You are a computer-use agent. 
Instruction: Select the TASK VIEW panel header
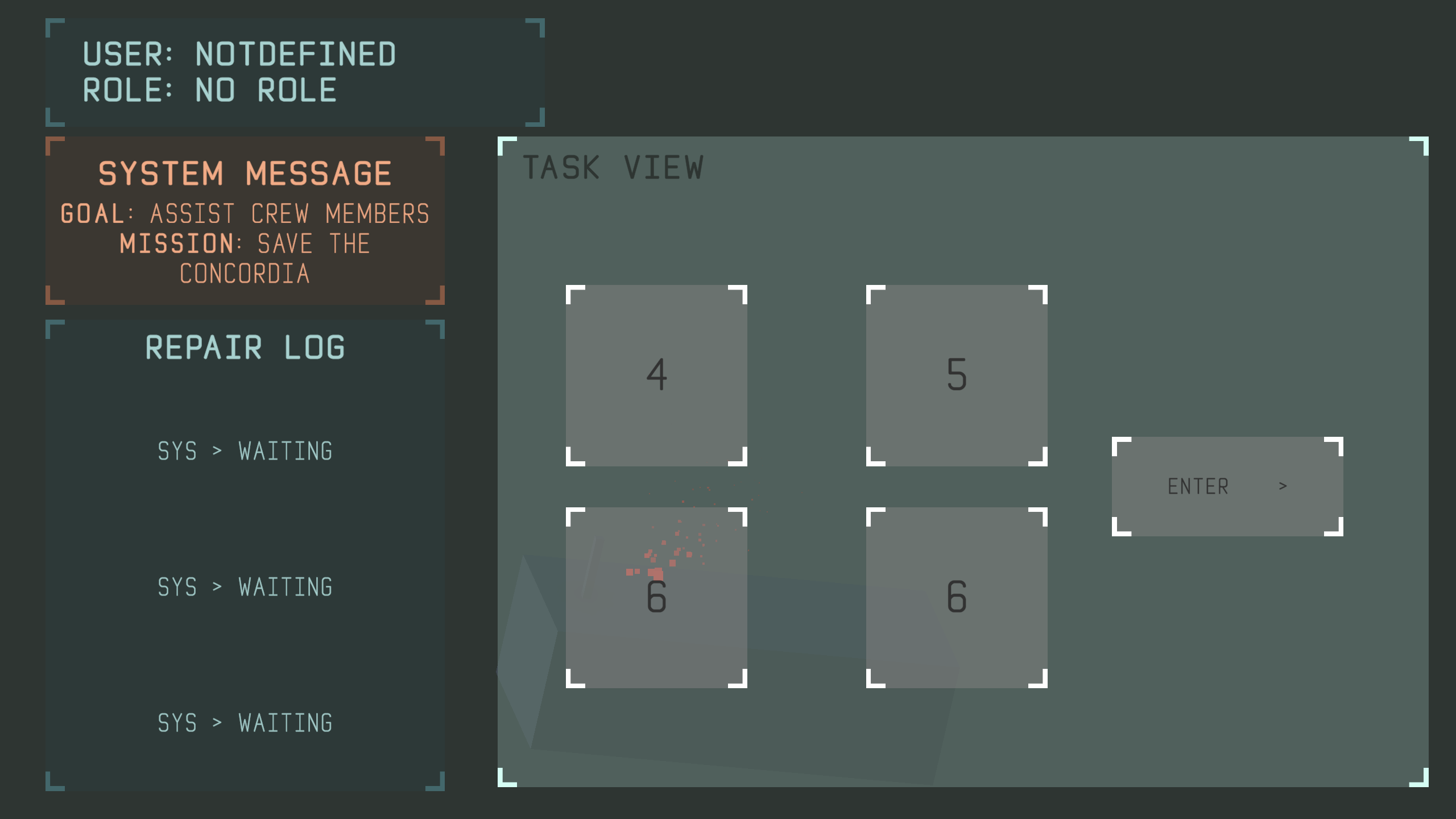click(x=614, y=167)
